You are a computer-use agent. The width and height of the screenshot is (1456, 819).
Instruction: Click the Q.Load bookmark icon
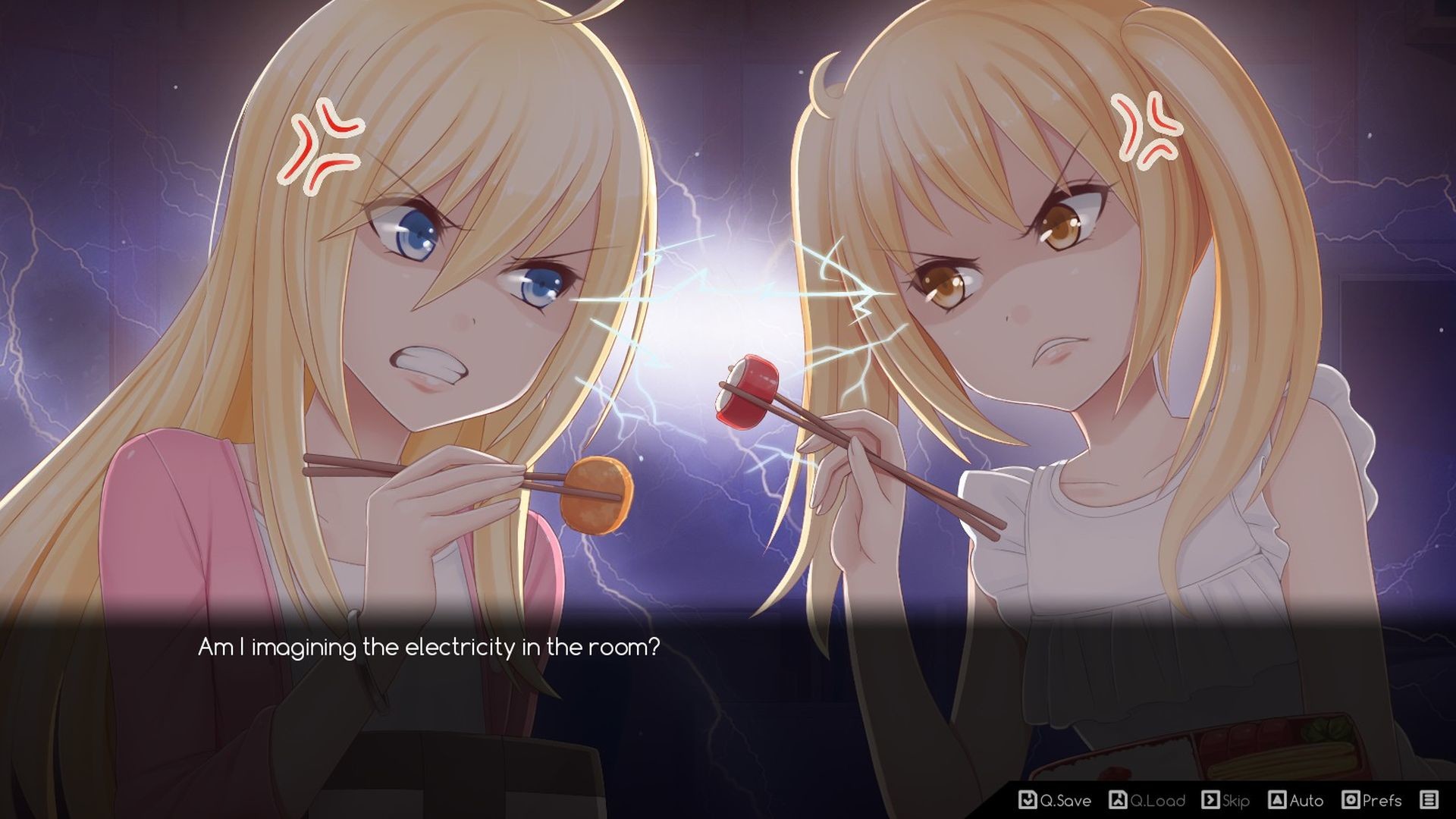click(x=1119, y=801)
